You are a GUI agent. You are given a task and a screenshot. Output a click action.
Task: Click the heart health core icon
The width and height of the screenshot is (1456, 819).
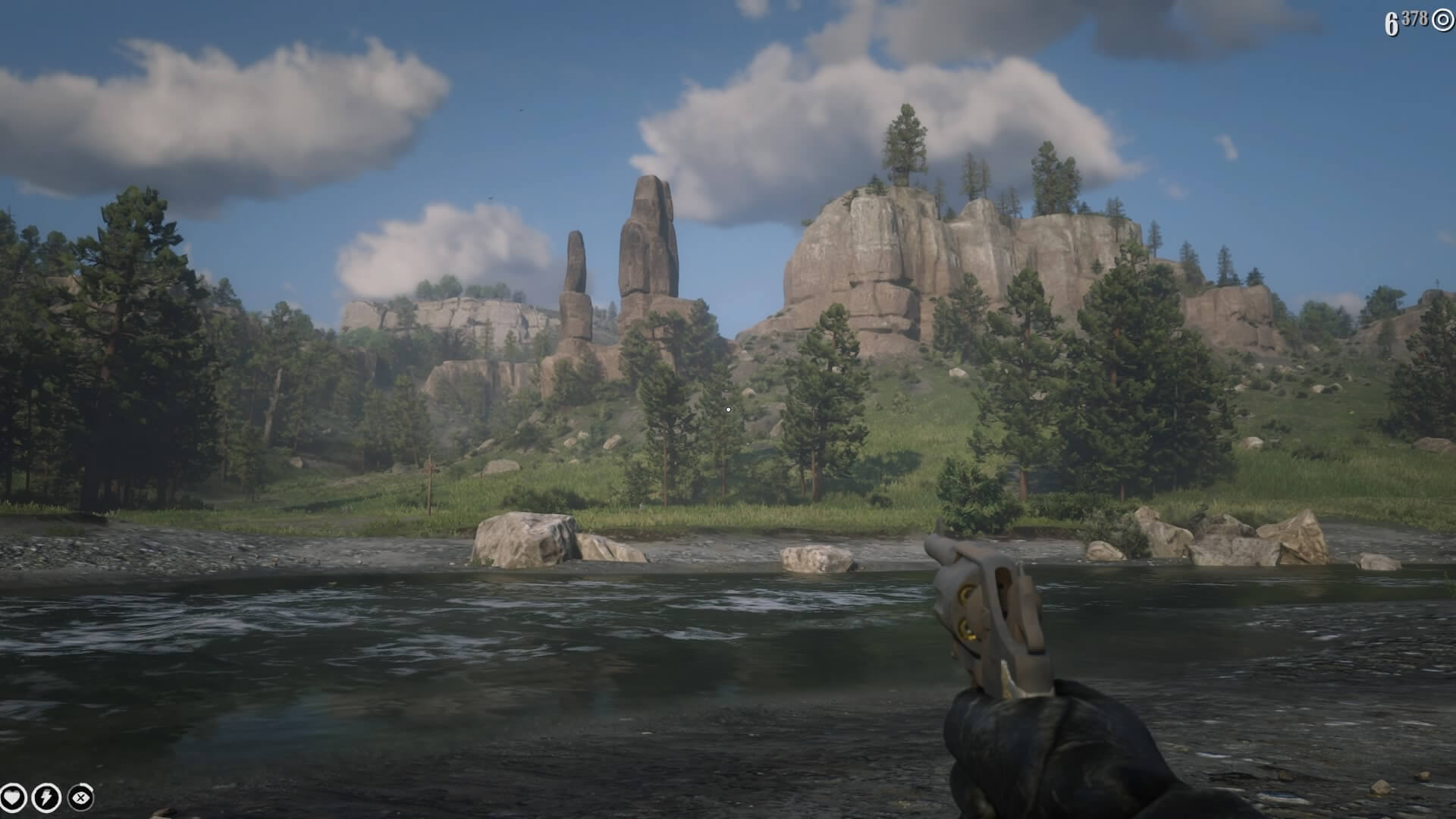[13, 798]
